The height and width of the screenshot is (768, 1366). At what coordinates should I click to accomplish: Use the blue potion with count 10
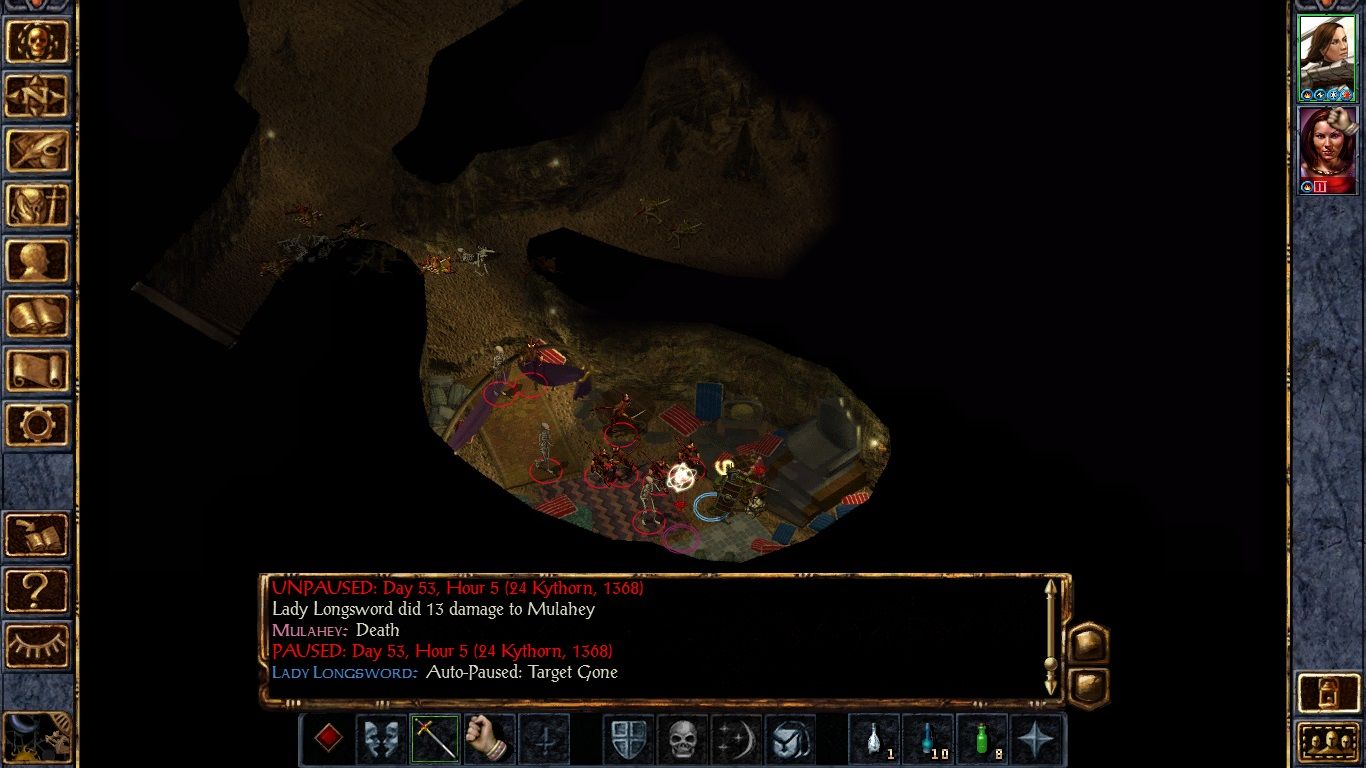click(x=928, y=740)
